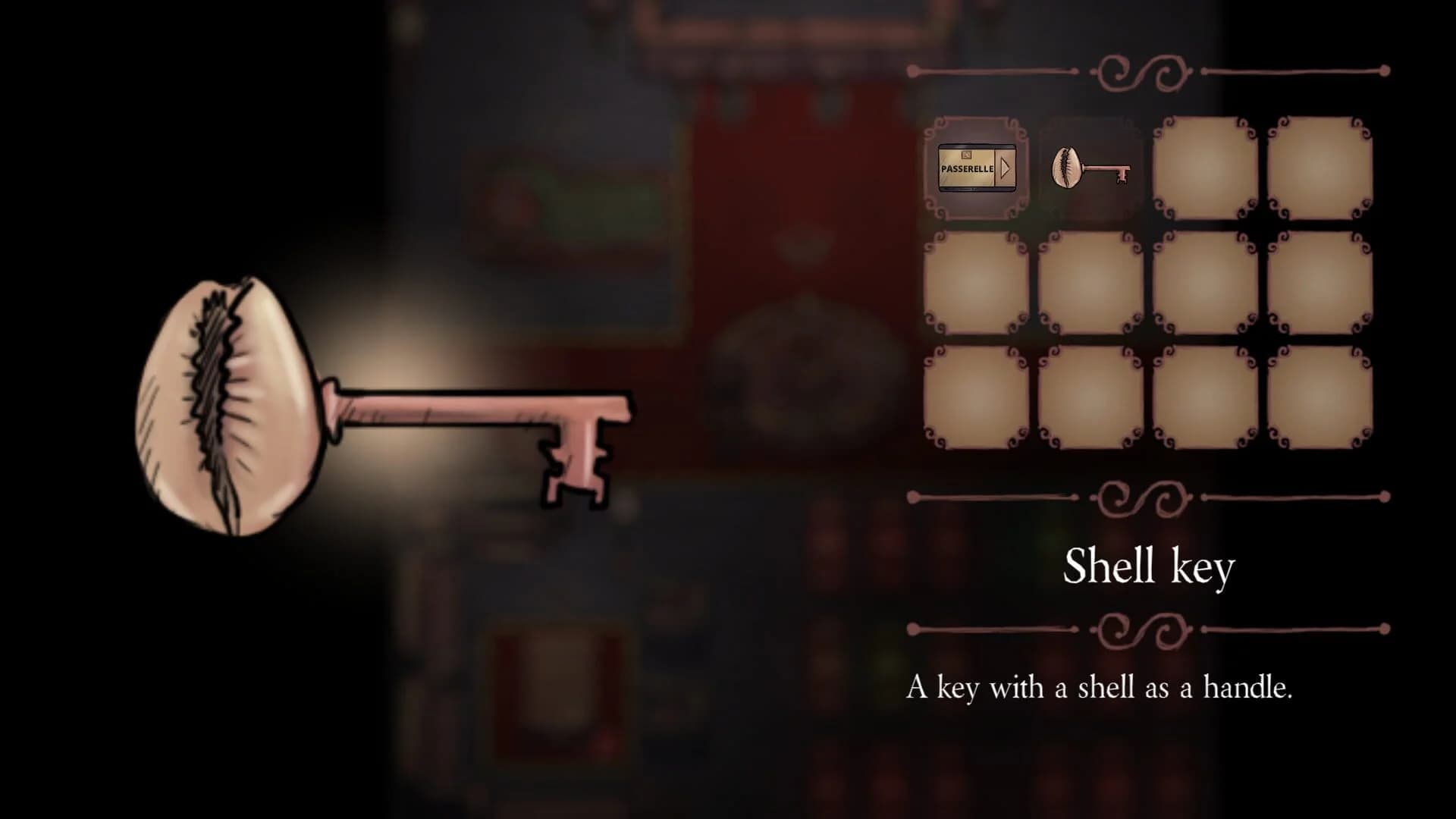
Task: Choose the Shell key inventory slot
Action: pyautogui.click(x=1090, y=168)
